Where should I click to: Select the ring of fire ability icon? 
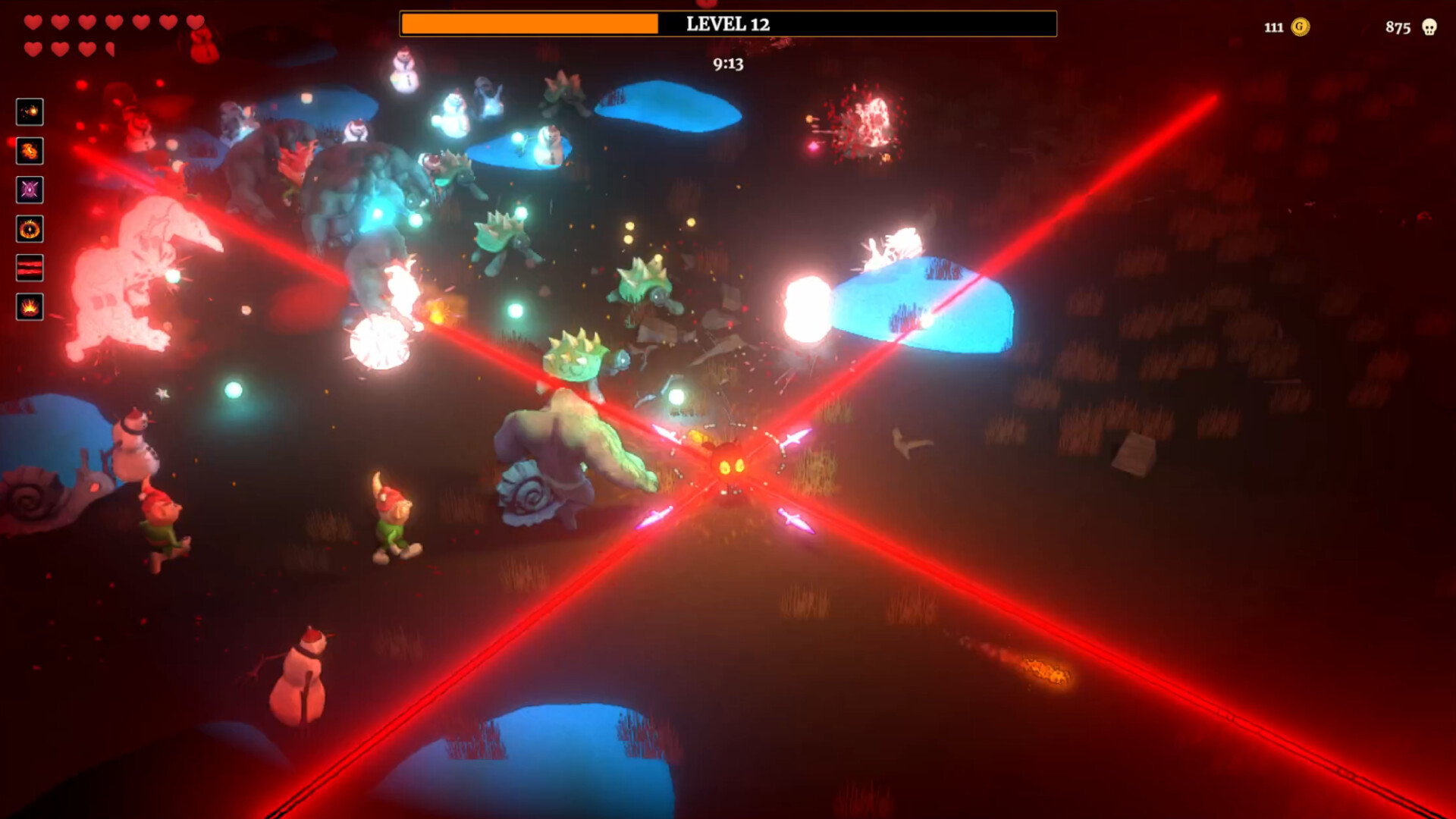click(x=30, y=229)
